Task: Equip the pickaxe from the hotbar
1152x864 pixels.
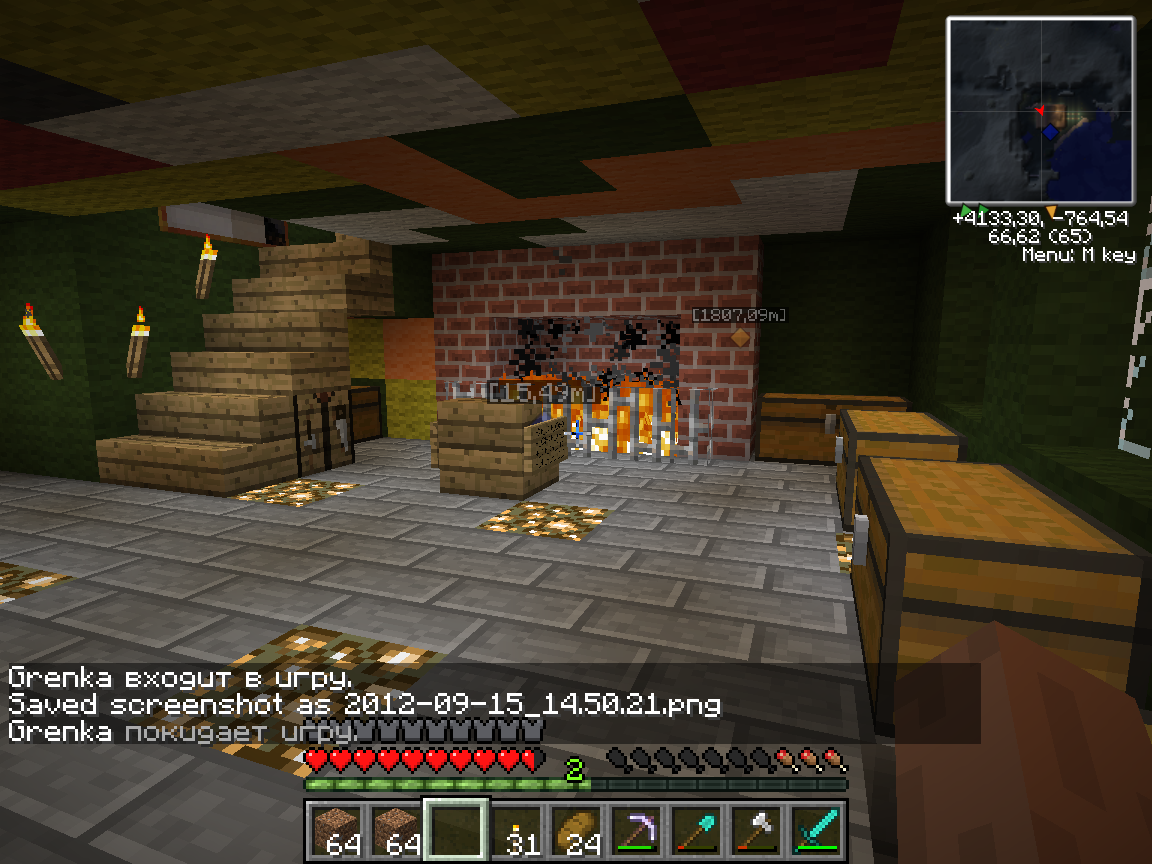Action: 636,830
